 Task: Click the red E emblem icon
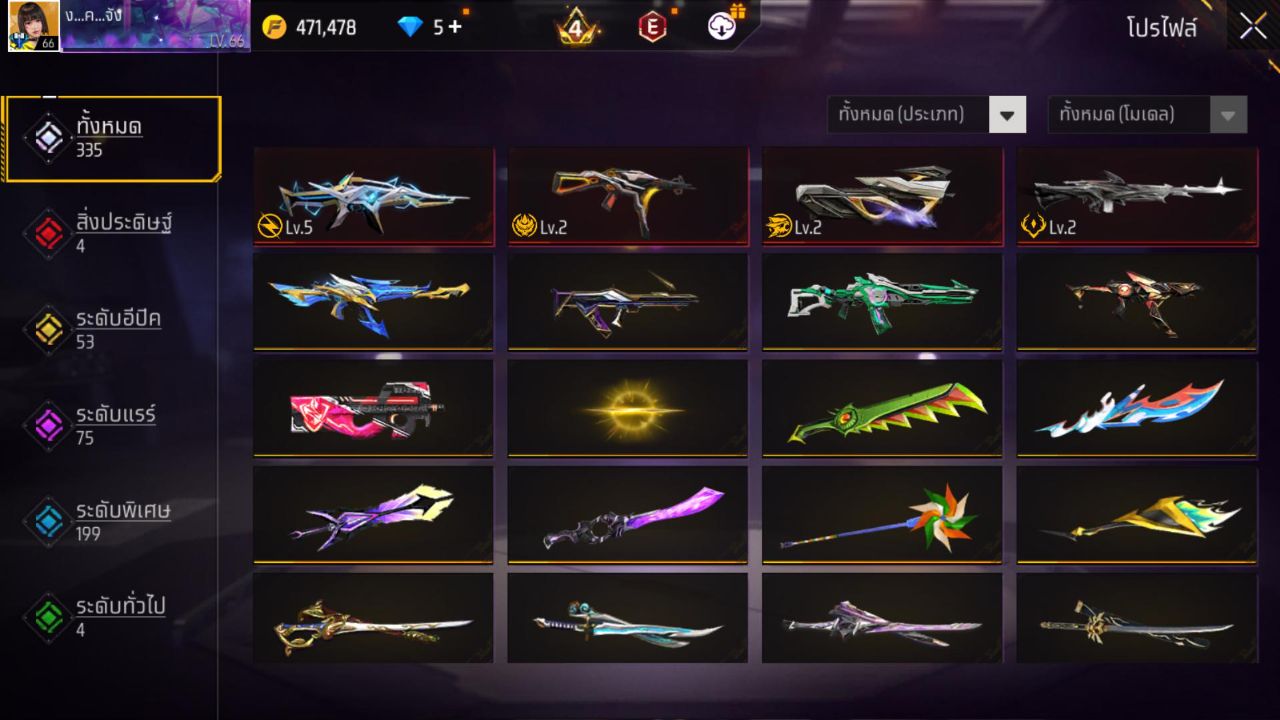pyautogui.click(x=653, y=27)
